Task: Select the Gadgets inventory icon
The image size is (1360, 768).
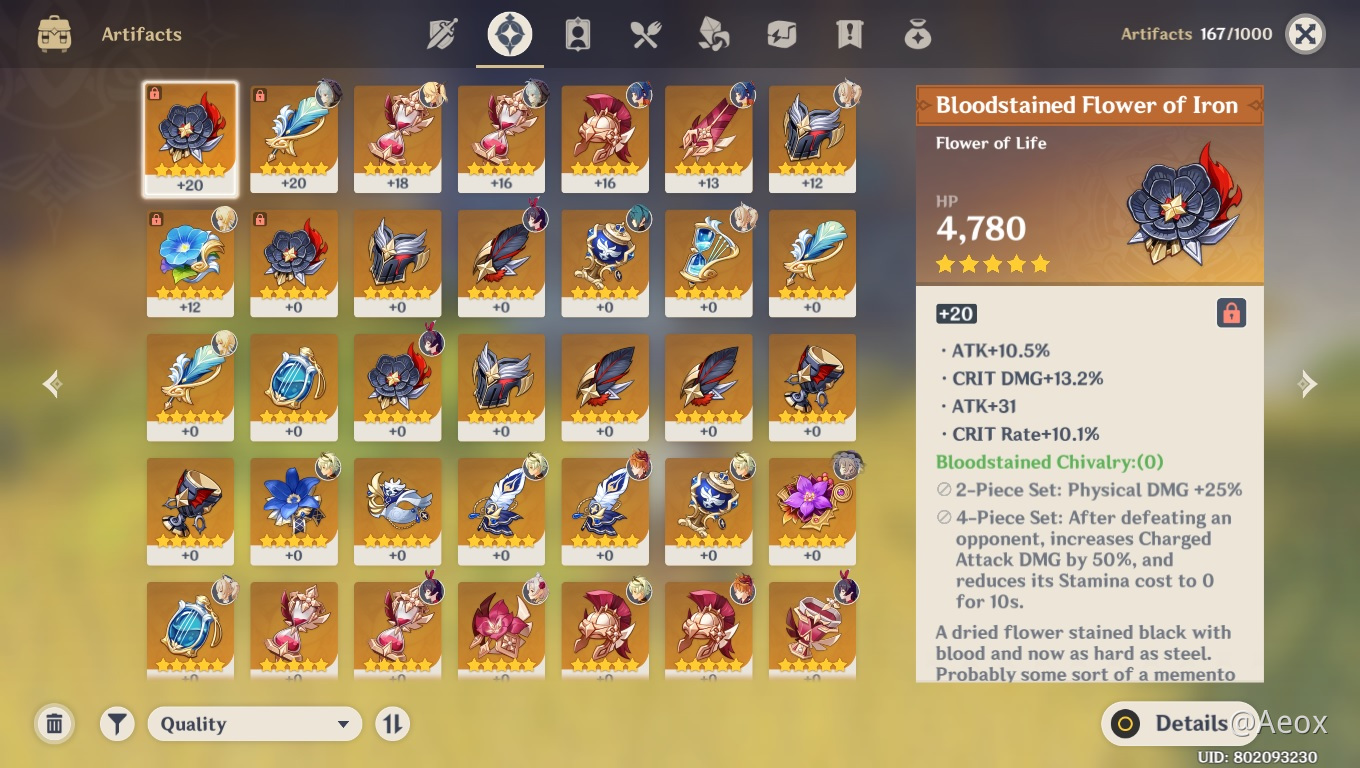Action: click(x=781, y=33)
